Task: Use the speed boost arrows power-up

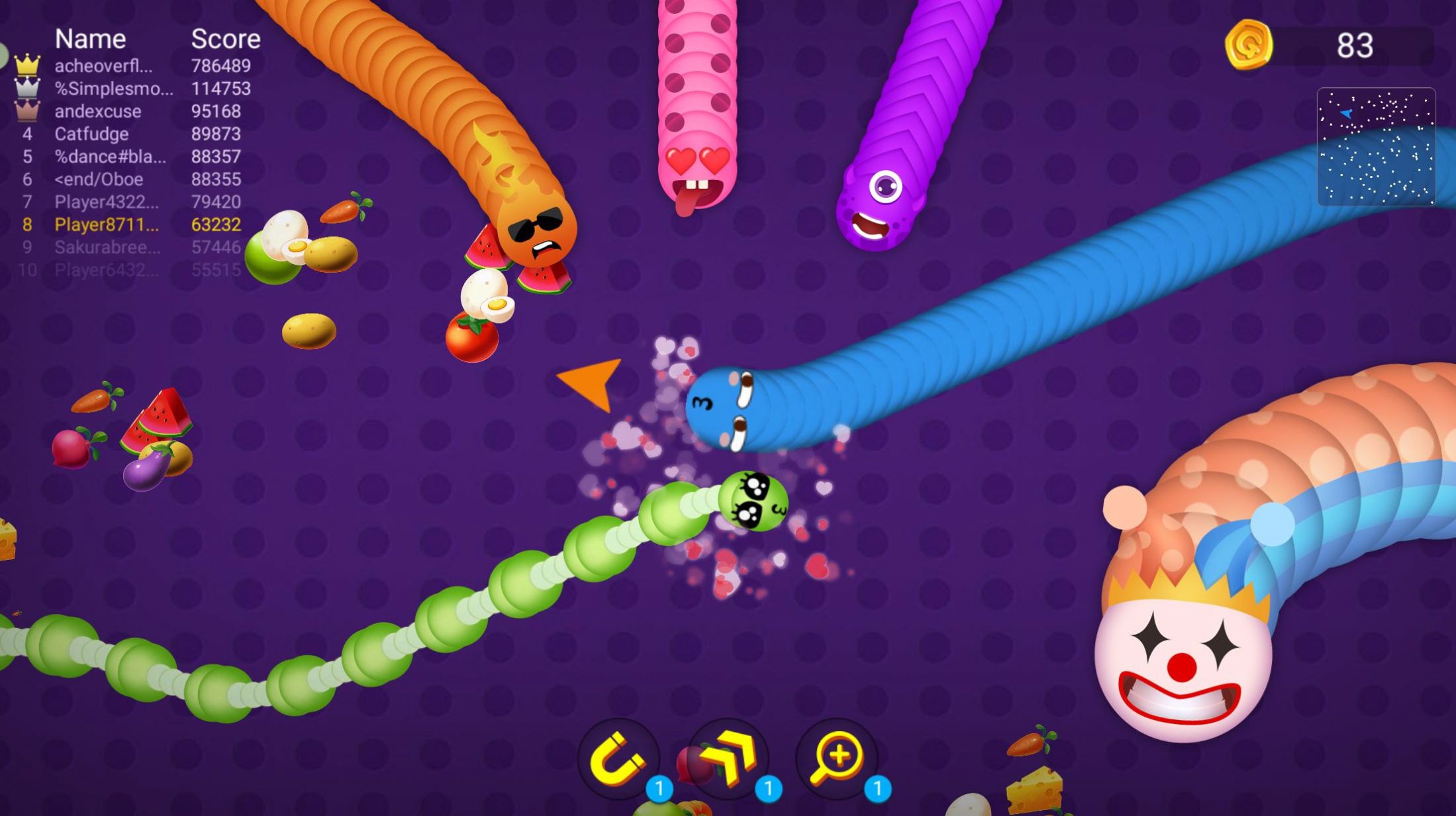Action: [728, 758]
